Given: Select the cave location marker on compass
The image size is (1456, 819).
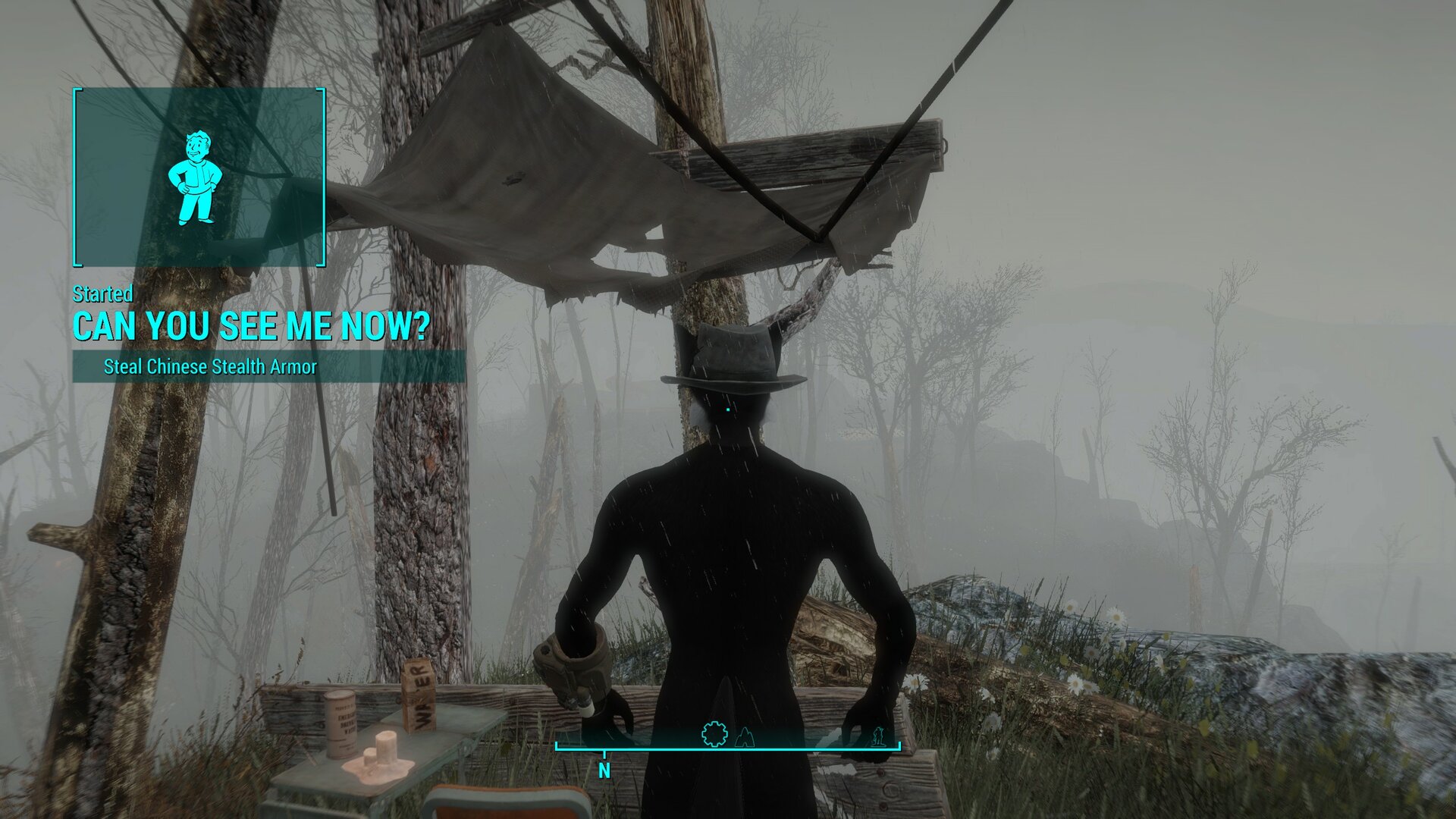Looking at the screenshot, I should [745, 736].
